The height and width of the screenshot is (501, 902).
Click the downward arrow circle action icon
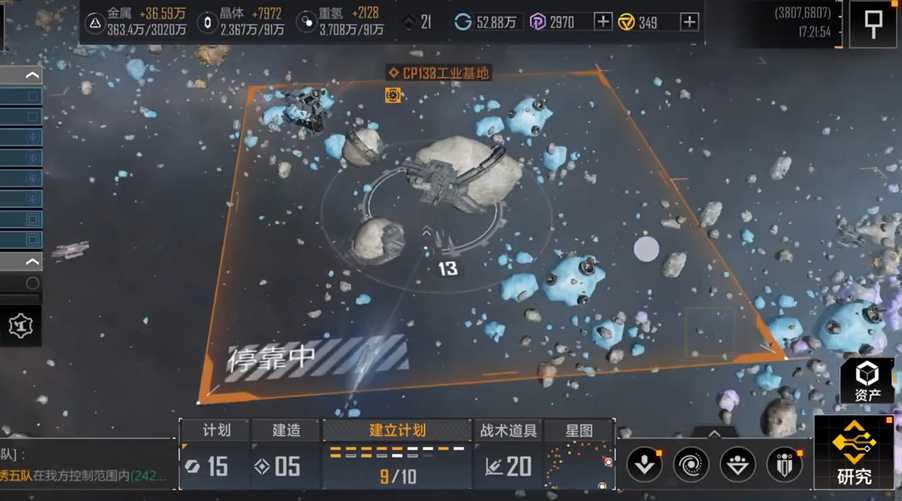coord(645,464)
